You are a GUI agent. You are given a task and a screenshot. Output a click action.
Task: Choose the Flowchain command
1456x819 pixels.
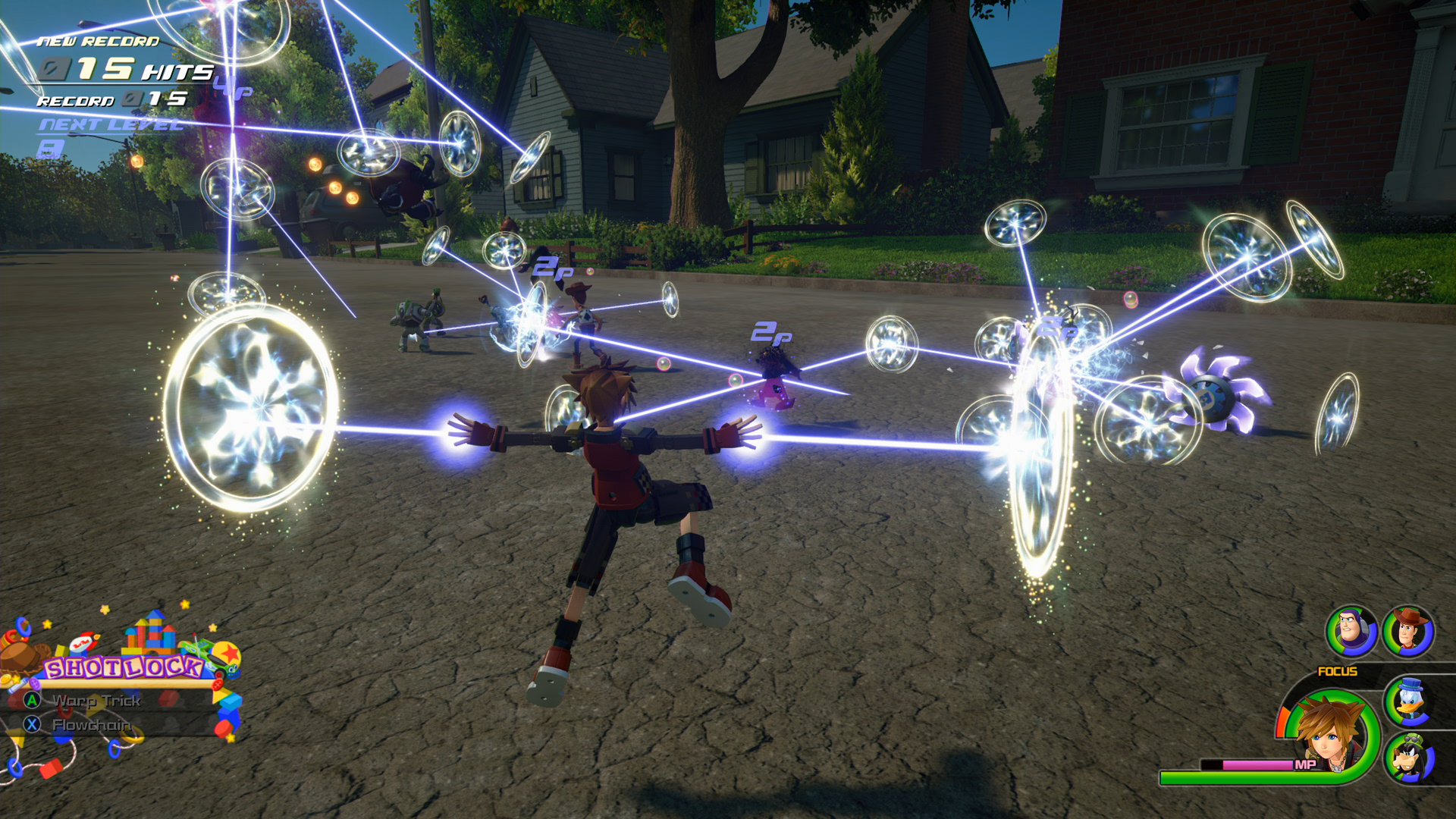coord(91,726)
